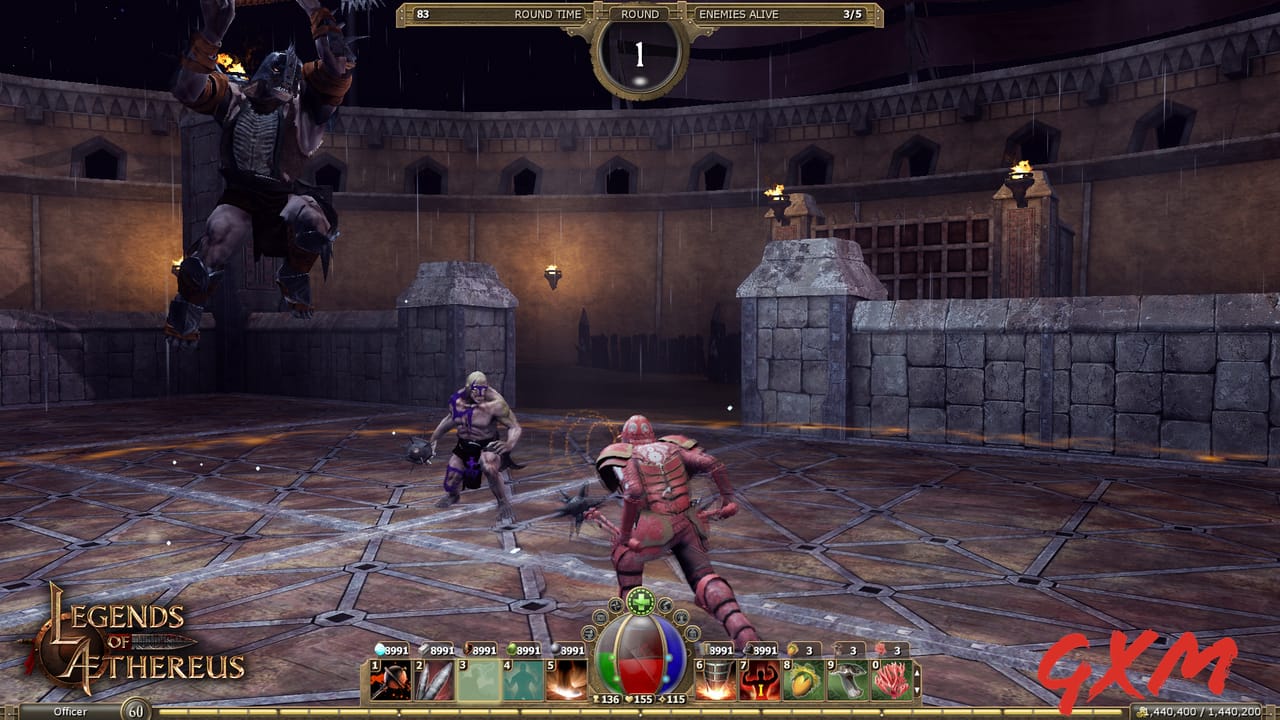The width and height of the screenshot is (1280, 720).
Task: Open the green plus menu above the orb
Action: [639, 601]
